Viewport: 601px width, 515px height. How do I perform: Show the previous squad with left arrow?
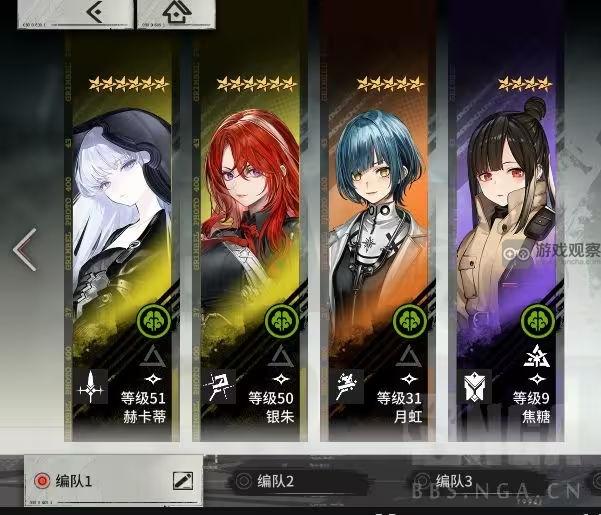tap(24, 250)
